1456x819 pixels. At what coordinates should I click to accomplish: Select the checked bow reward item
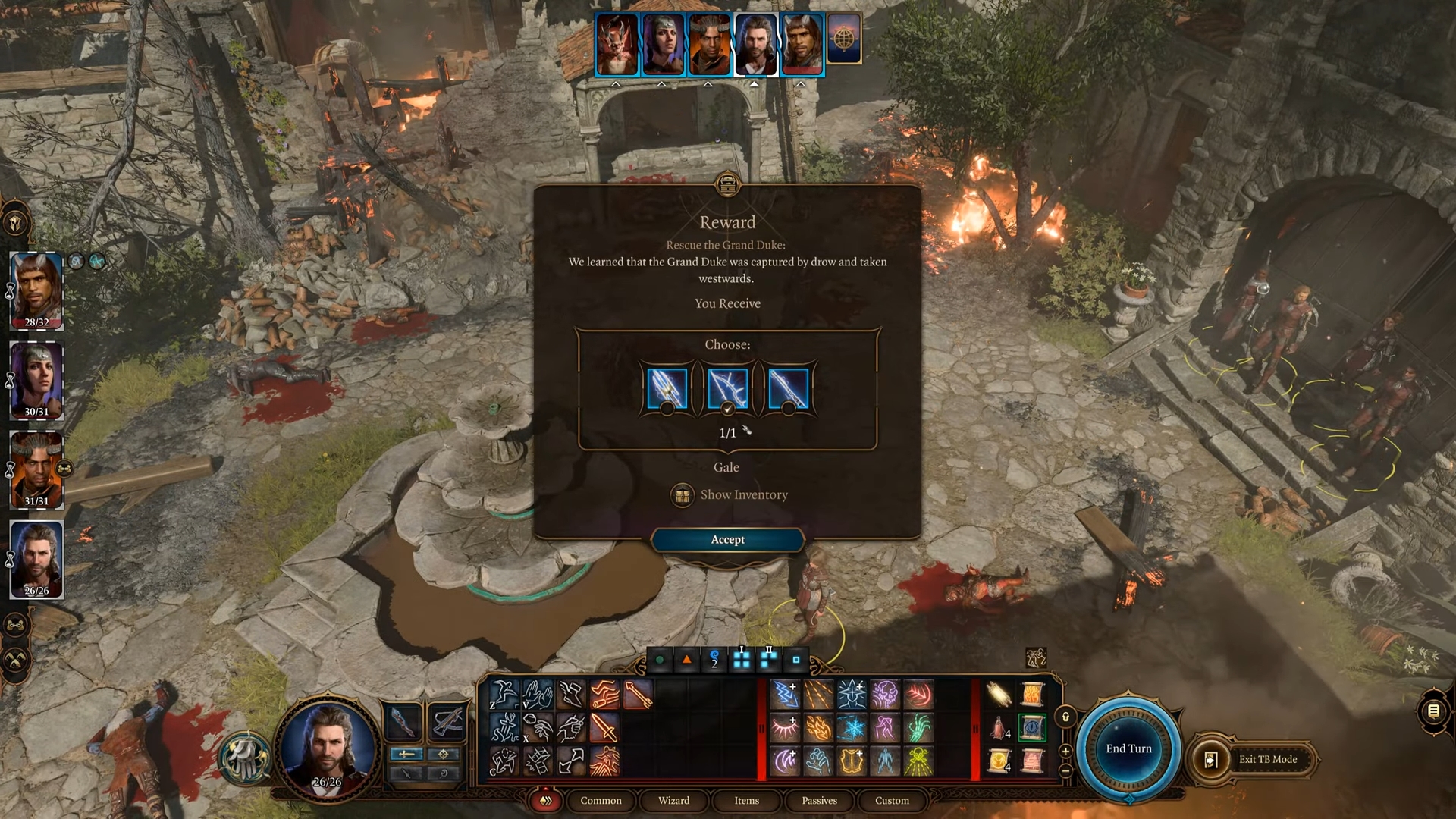(727, 388)
